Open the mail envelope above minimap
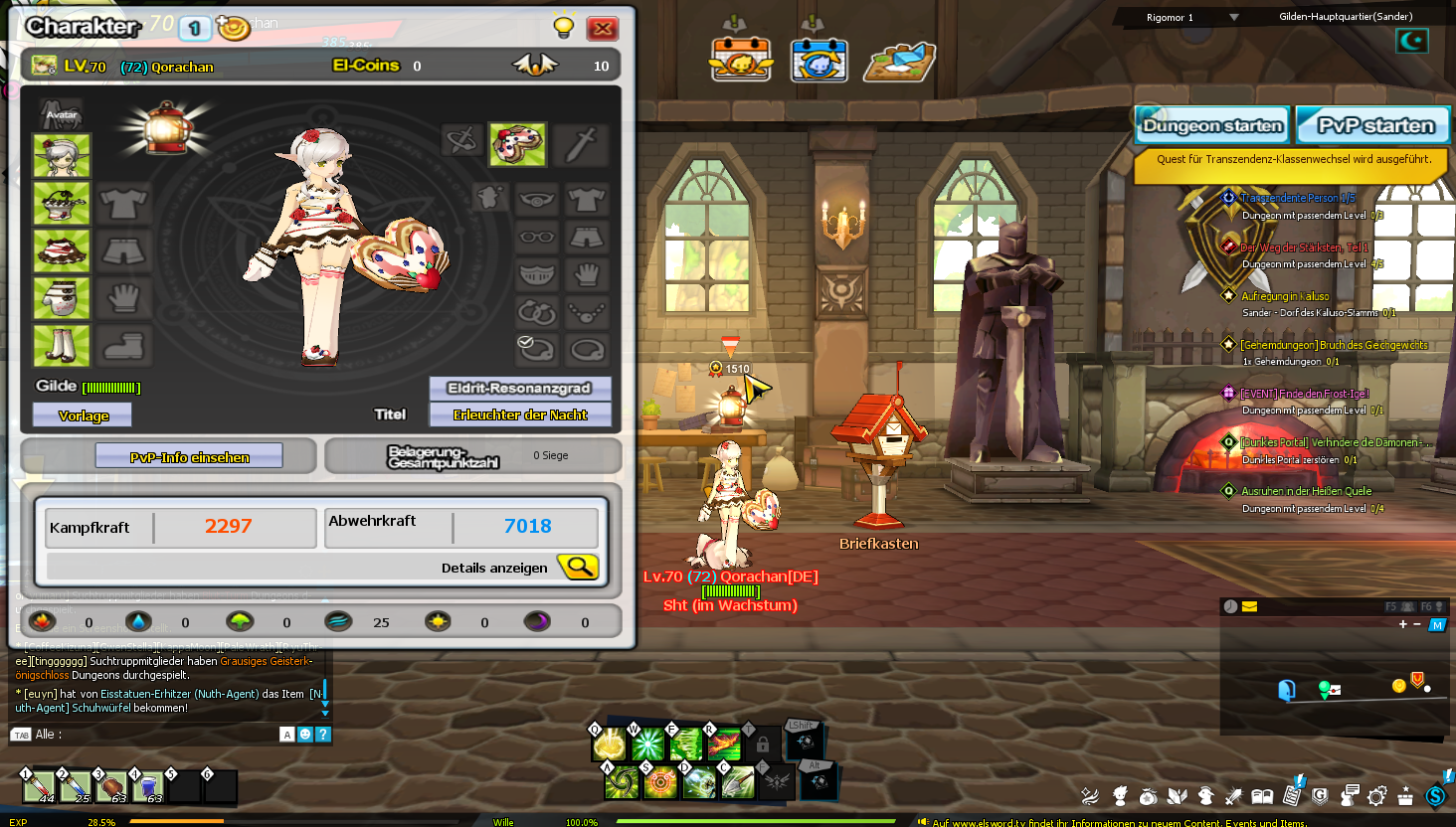The image size is (1456, 827). (1249, 606)
